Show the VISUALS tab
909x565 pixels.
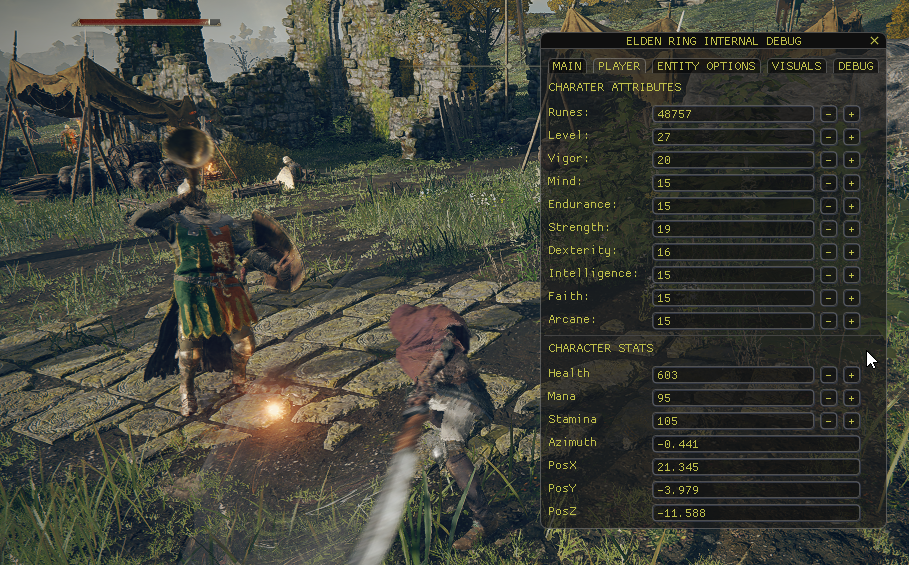click(796, 66)
